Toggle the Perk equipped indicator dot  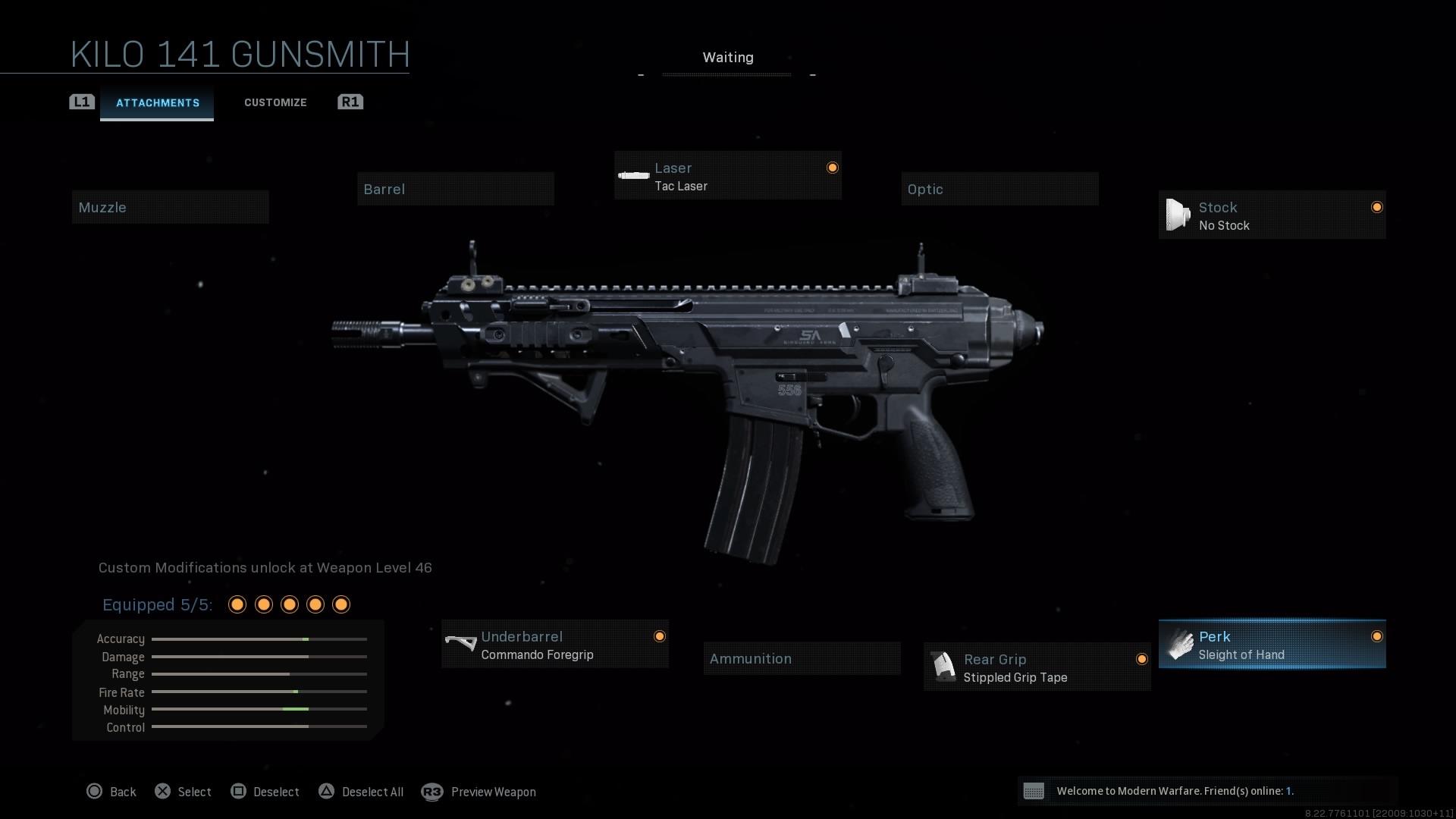1376,636
